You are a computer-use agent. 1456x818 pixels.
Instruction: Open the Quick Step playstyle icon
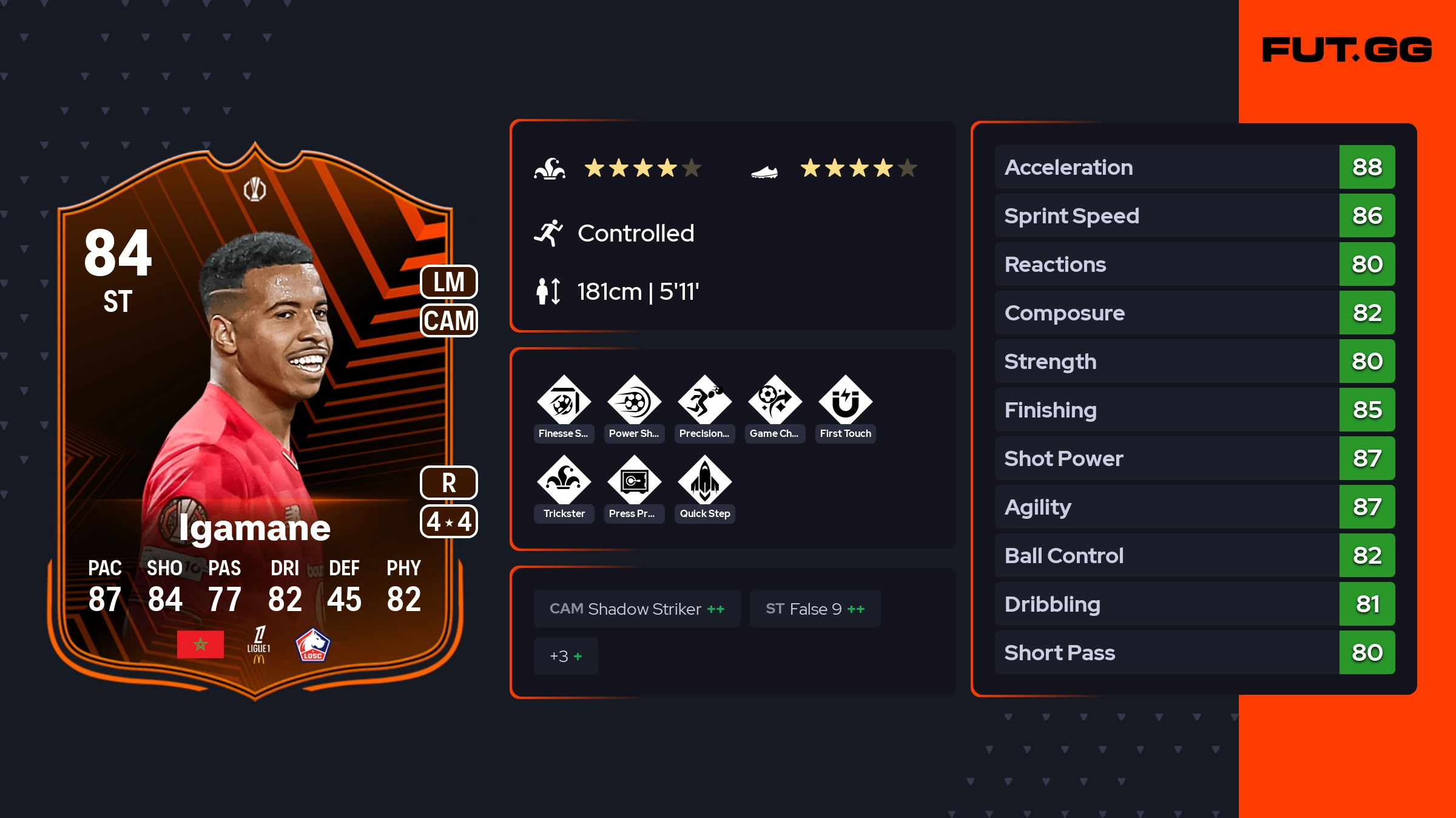pos(704,481)
